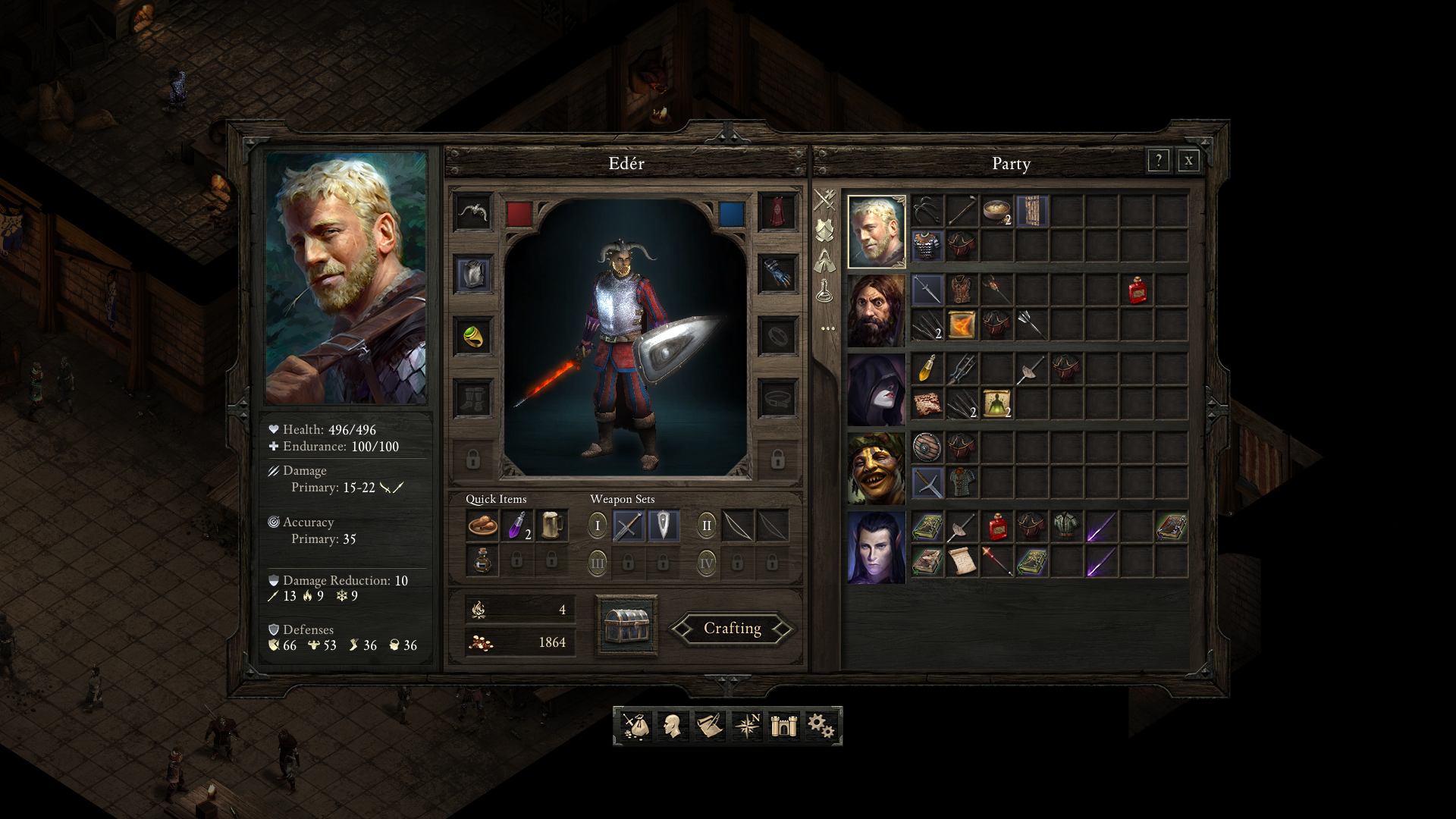Image resolution: width=1456 pixels, height=819 pixels.
Task: Pick the blue secondary color swatch
Action: pyautogui.click(x=732, y=214)
